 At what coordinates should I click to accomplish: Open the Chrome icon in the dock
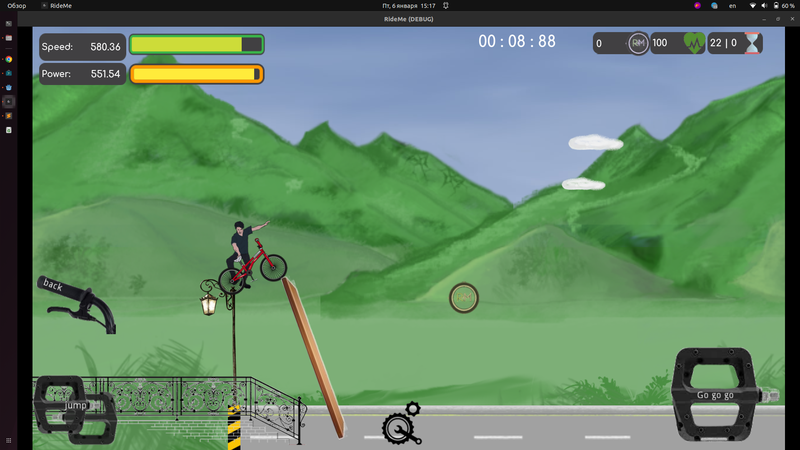pyautogui.click(x=9, y=59)
